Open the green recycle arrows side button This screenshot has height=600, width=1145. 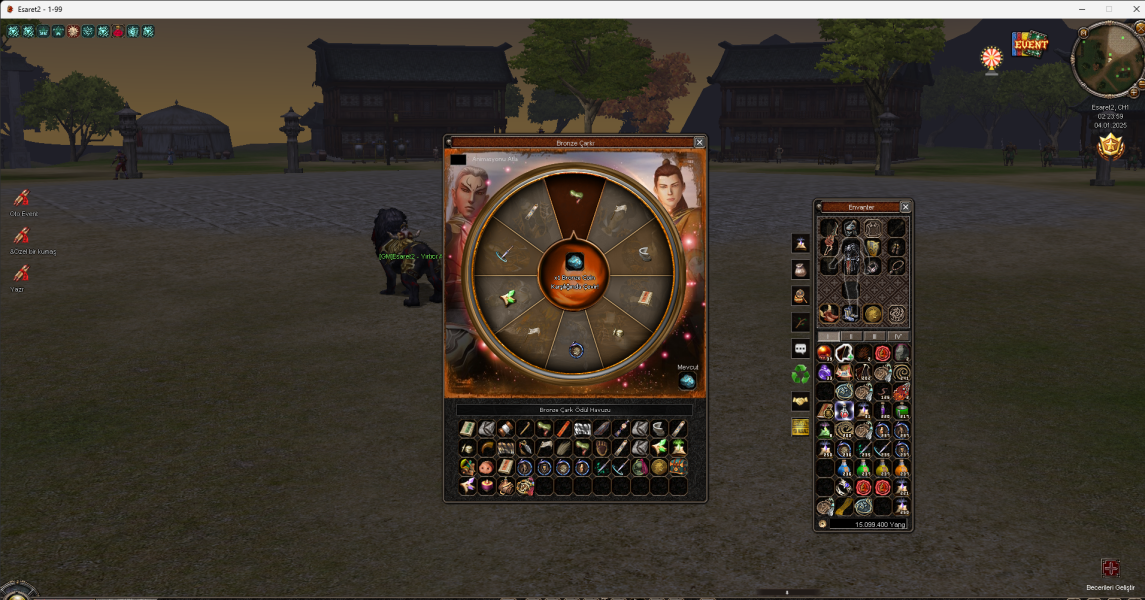click(801, 374)
